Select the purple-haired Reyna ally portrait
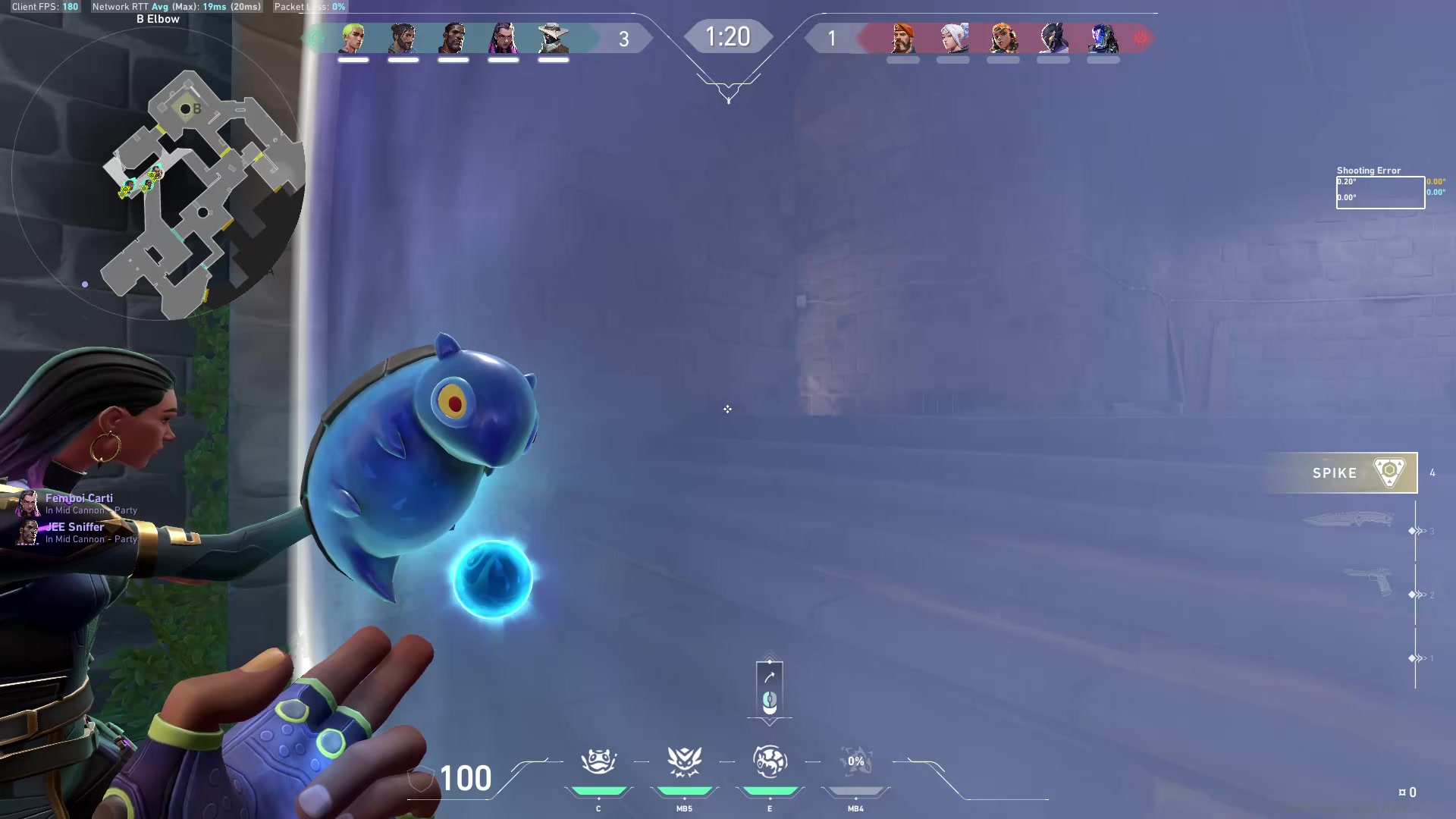This screenshot has width=1456, height=819. (503, 38)
